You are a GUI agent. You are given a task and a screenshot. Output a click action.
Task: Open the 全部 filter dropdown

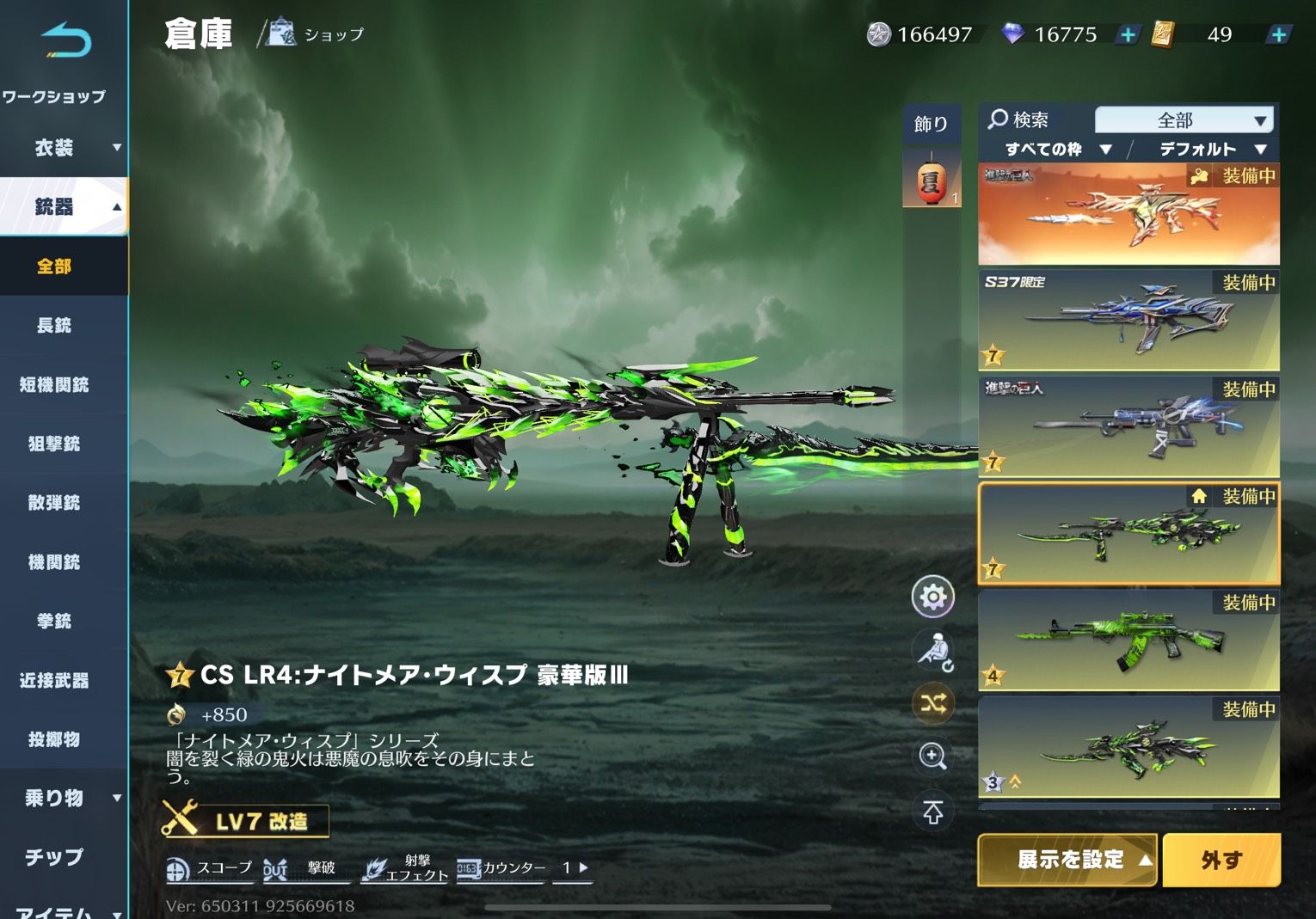pyautogui.click(x=1184, y=119)
